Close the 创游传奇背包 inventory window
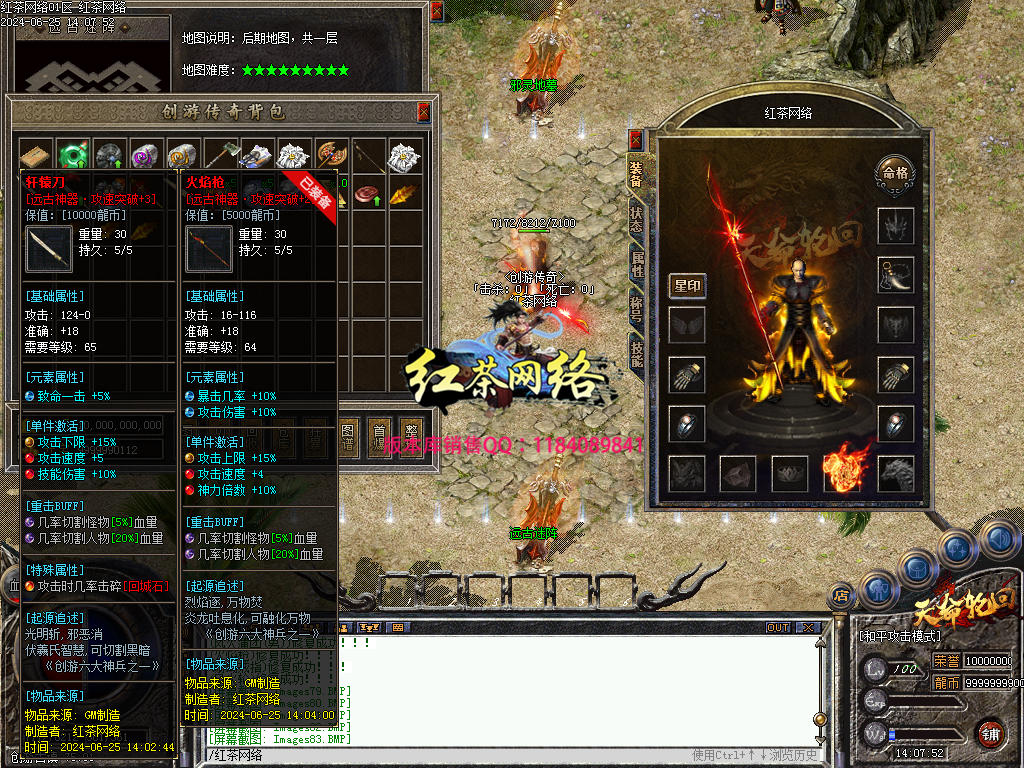 coord(423,110)
